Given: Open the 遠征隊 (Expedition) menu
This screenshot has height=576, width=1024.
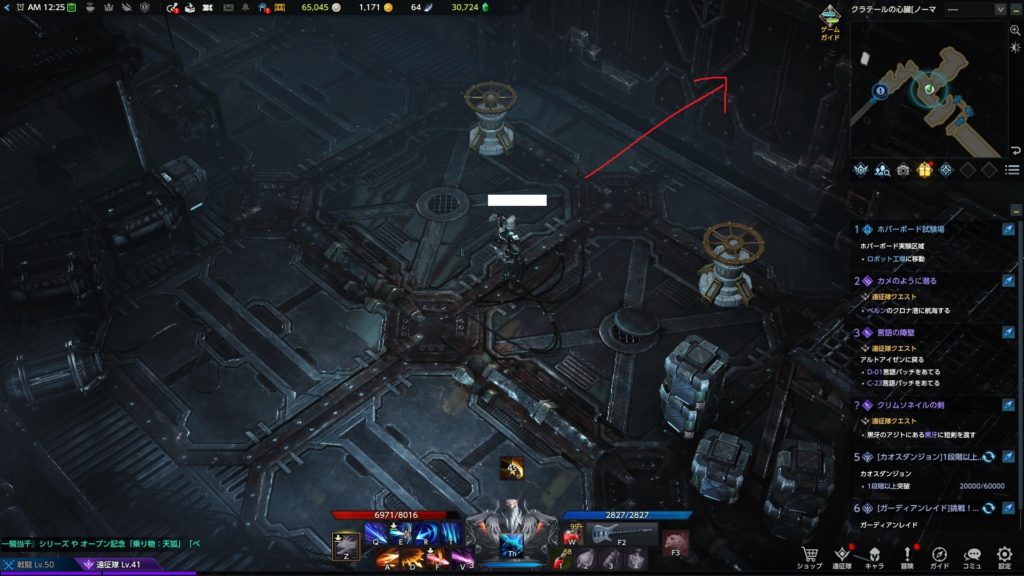Looking at the screenshot, I should [842, 556].
